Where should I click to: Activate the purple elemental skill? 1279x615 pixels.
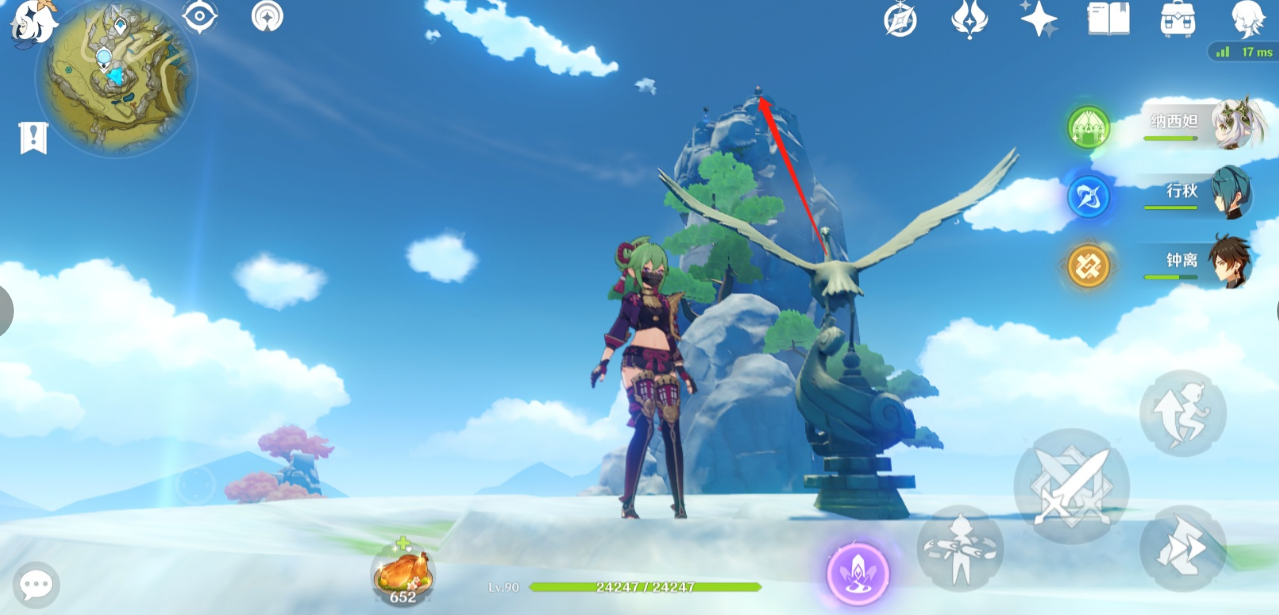tap(858, 574)
